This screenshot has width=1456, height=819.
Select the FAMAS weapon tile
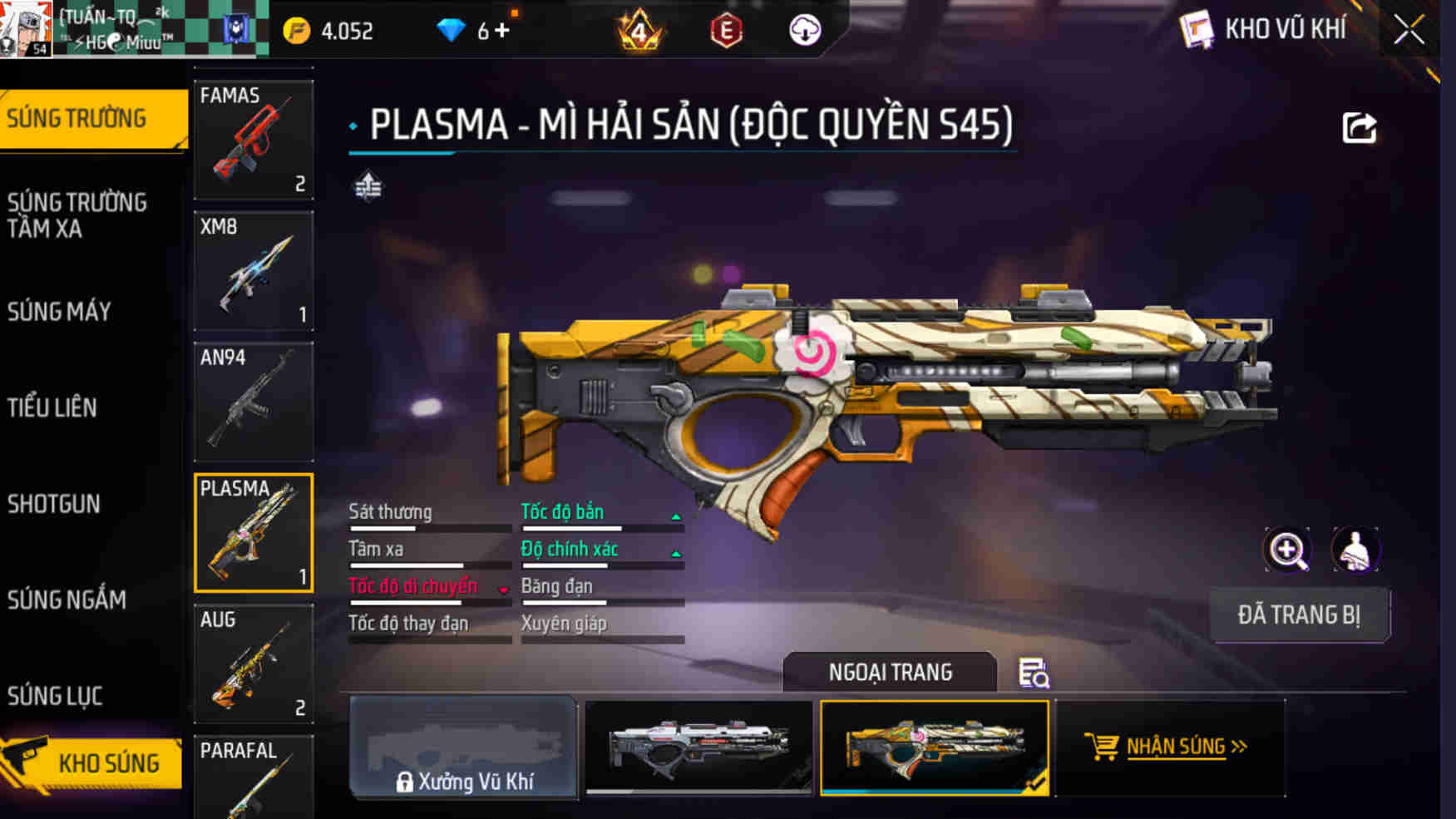click(x=254, y=140)
